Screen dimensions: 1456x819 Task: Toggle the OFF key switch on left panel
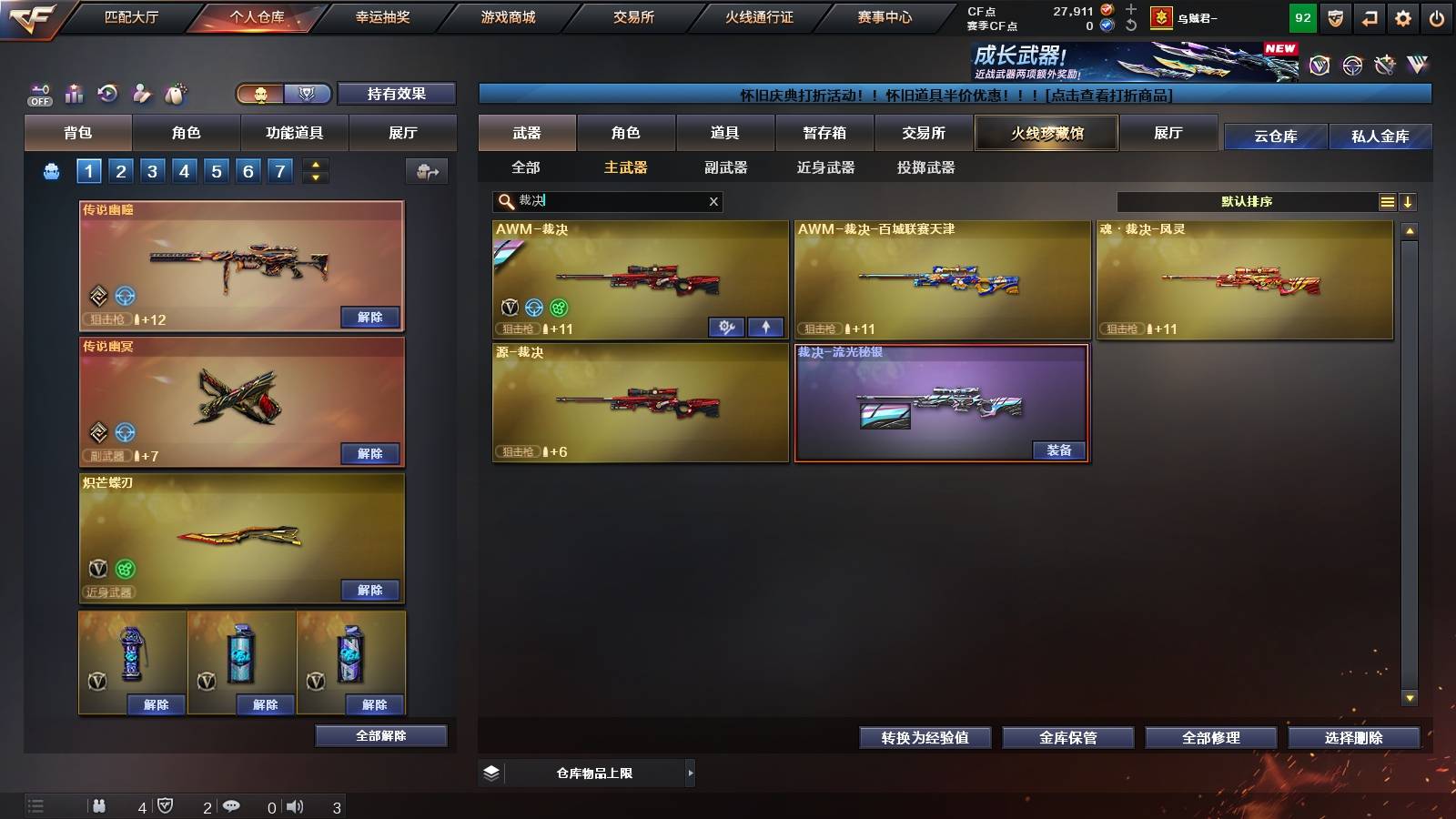coord(37,92)
